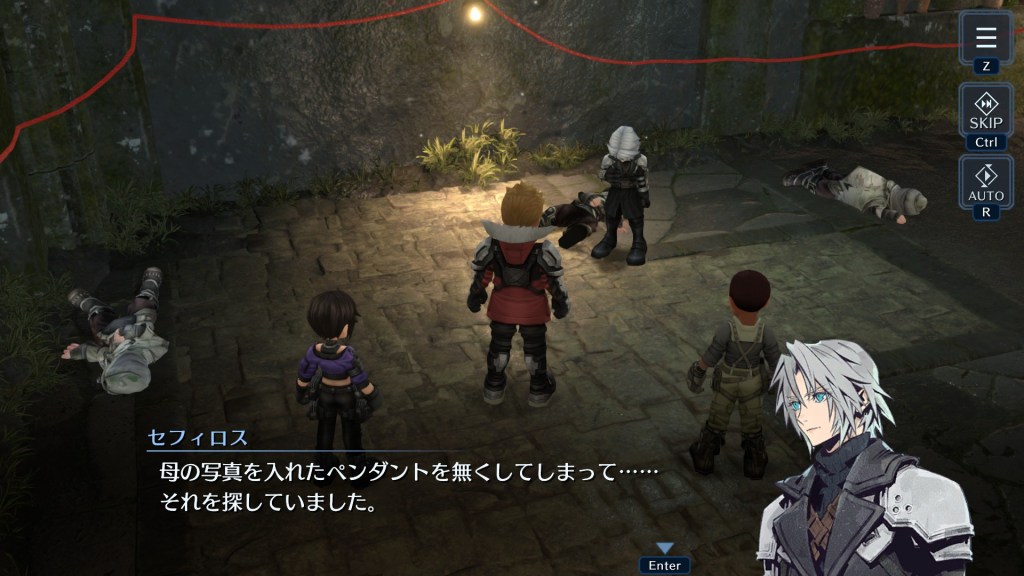Viewport: 1024px width, 576px height.
Task: Open the hamburger menu button
Action: click(x=986, y=39)
